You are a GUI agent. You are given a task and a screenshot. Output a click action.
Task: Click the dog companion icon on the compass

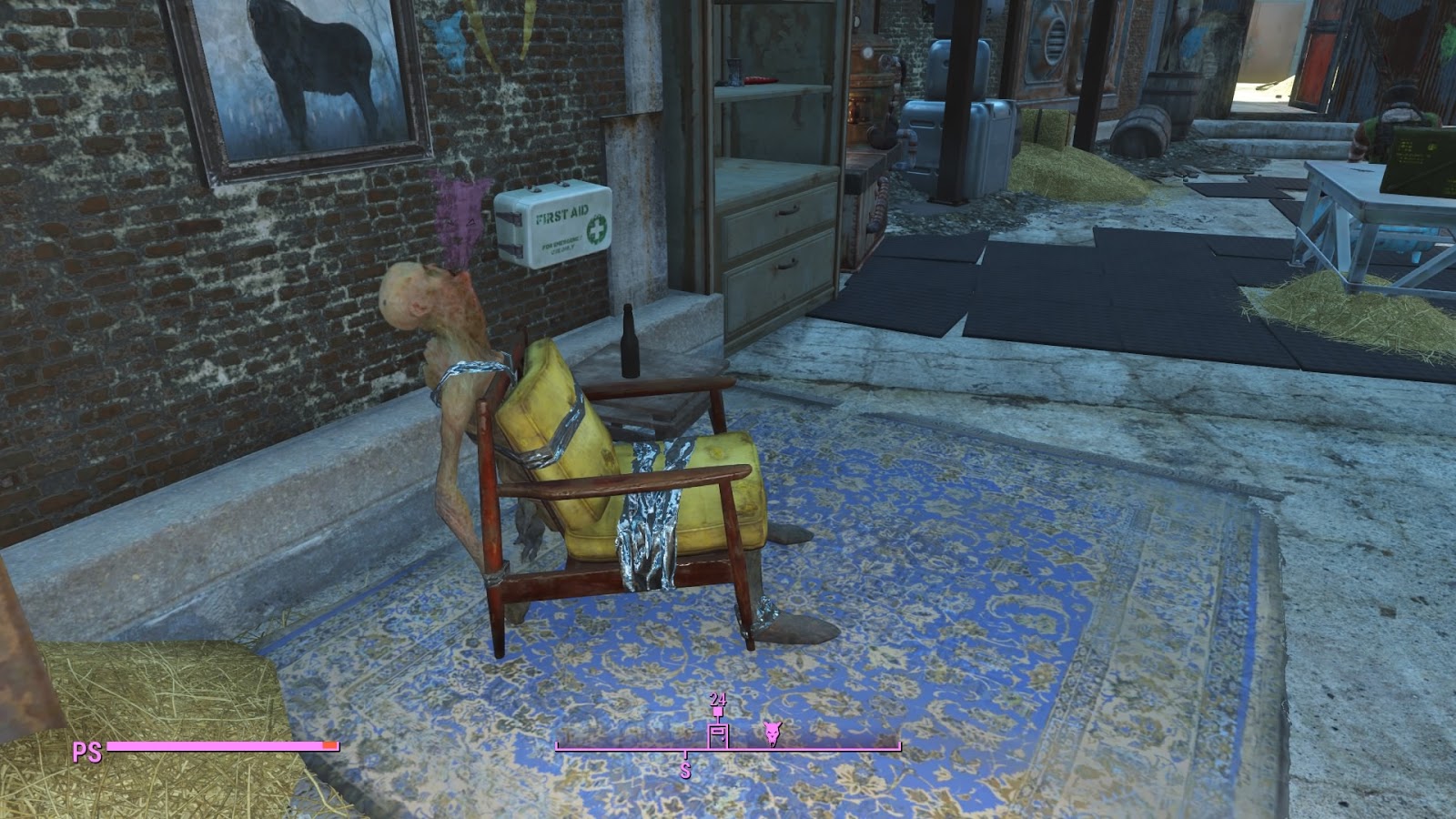[771, 733]
